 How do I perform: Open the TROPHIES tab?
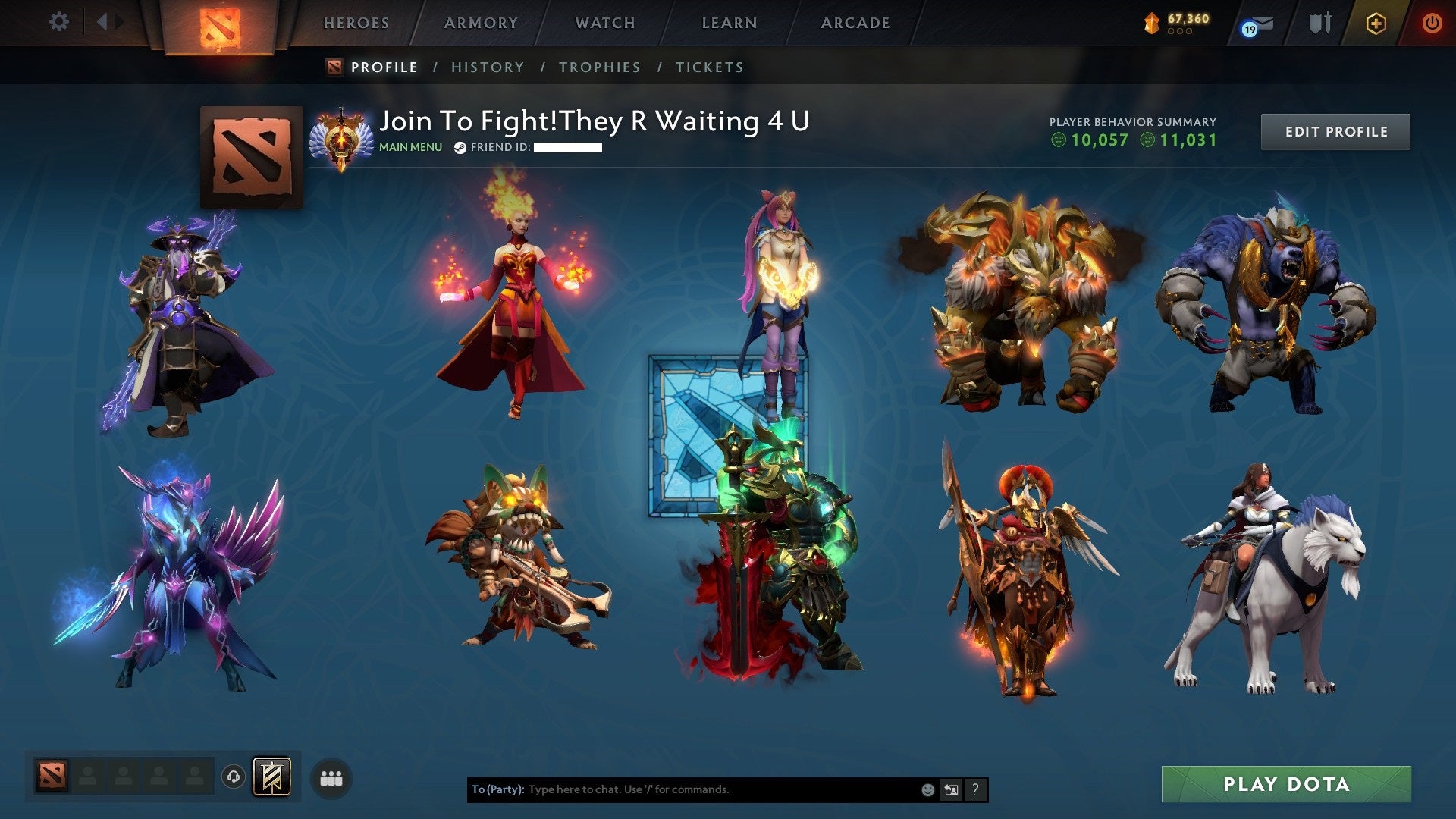[x=600, y=67]
